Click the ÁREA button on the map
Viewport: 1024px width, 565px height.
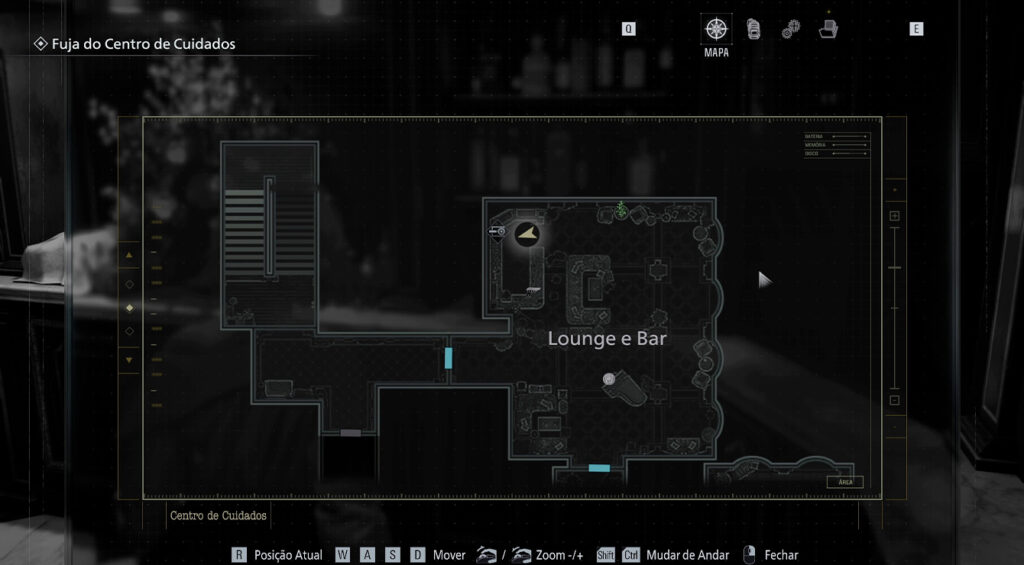point(844,482)
